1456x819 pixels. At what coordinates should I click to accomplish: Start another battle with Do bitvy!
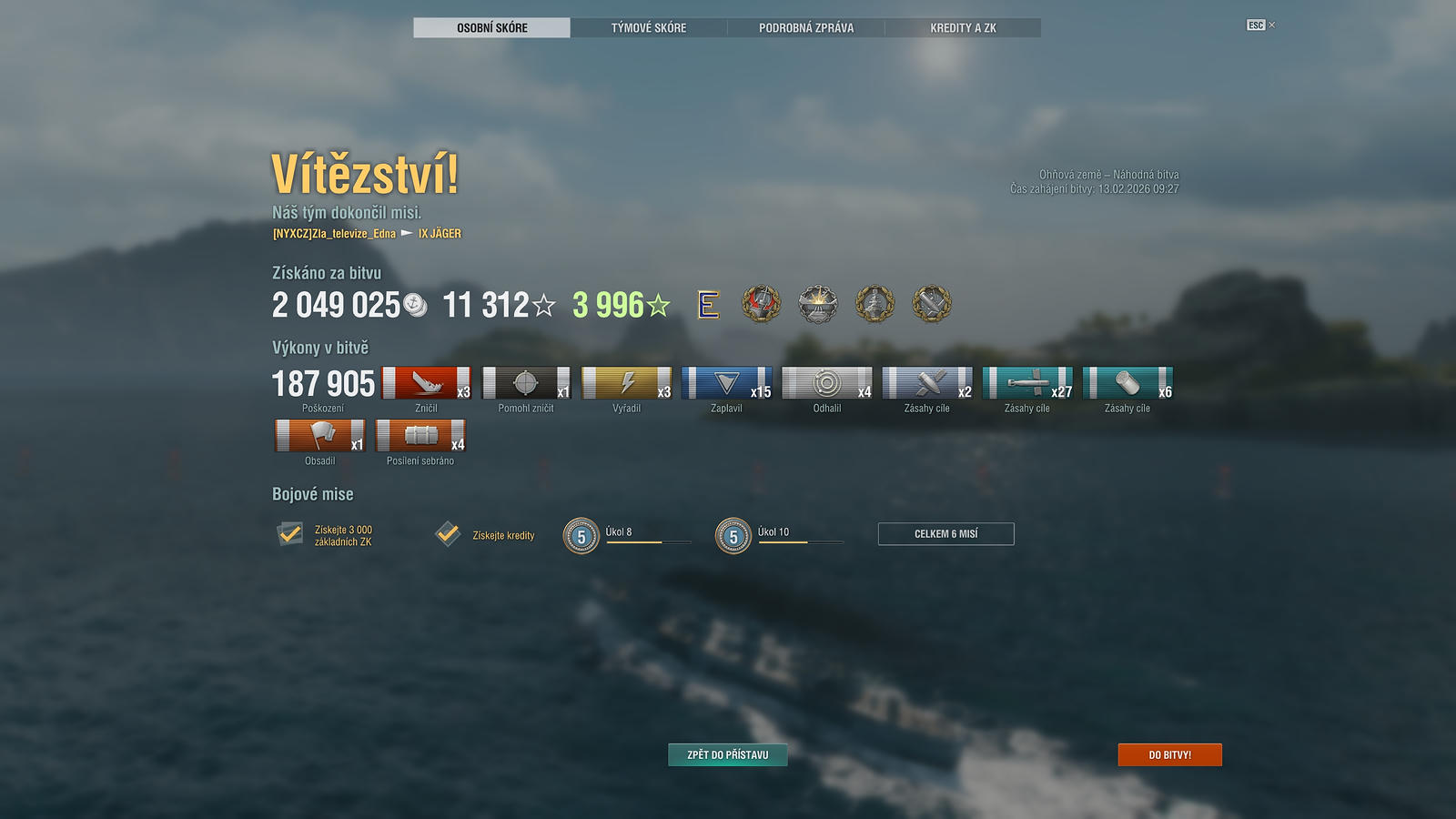pyautogui.click(x=1169, y=754)
